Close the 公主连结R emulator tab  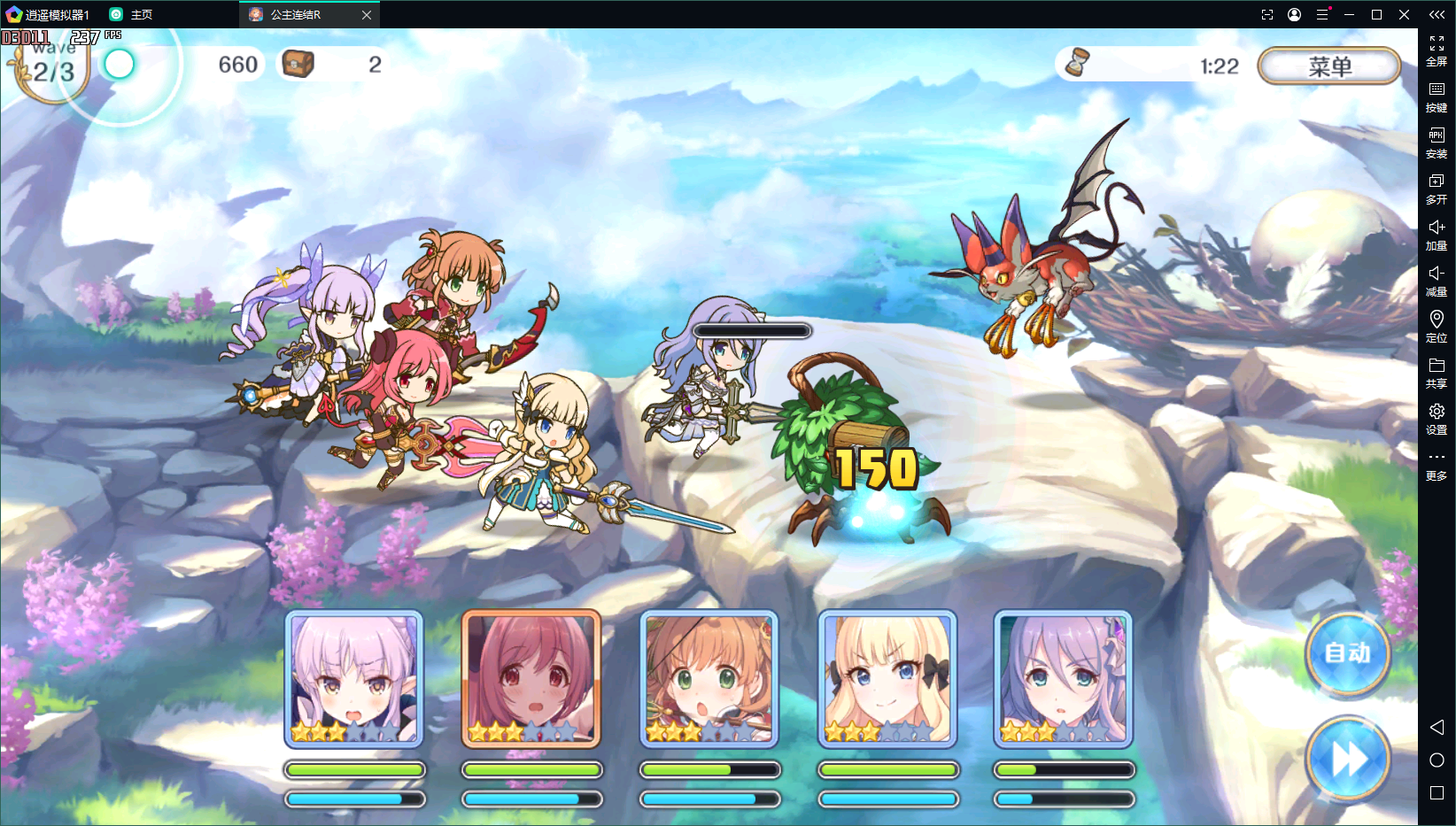tap(367, 15)
